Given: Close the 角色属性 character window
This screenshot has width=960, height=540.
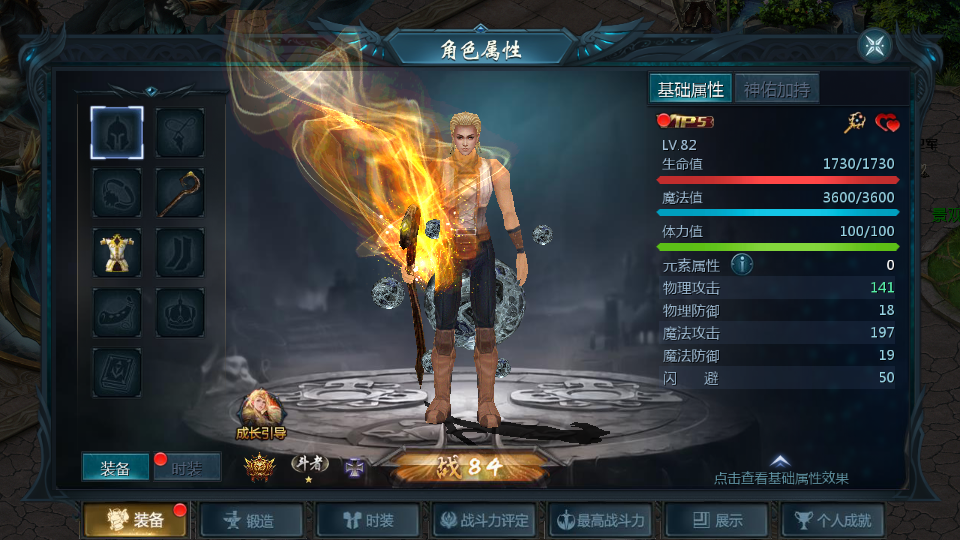Looking at the screenshot, I should point(874,45).
